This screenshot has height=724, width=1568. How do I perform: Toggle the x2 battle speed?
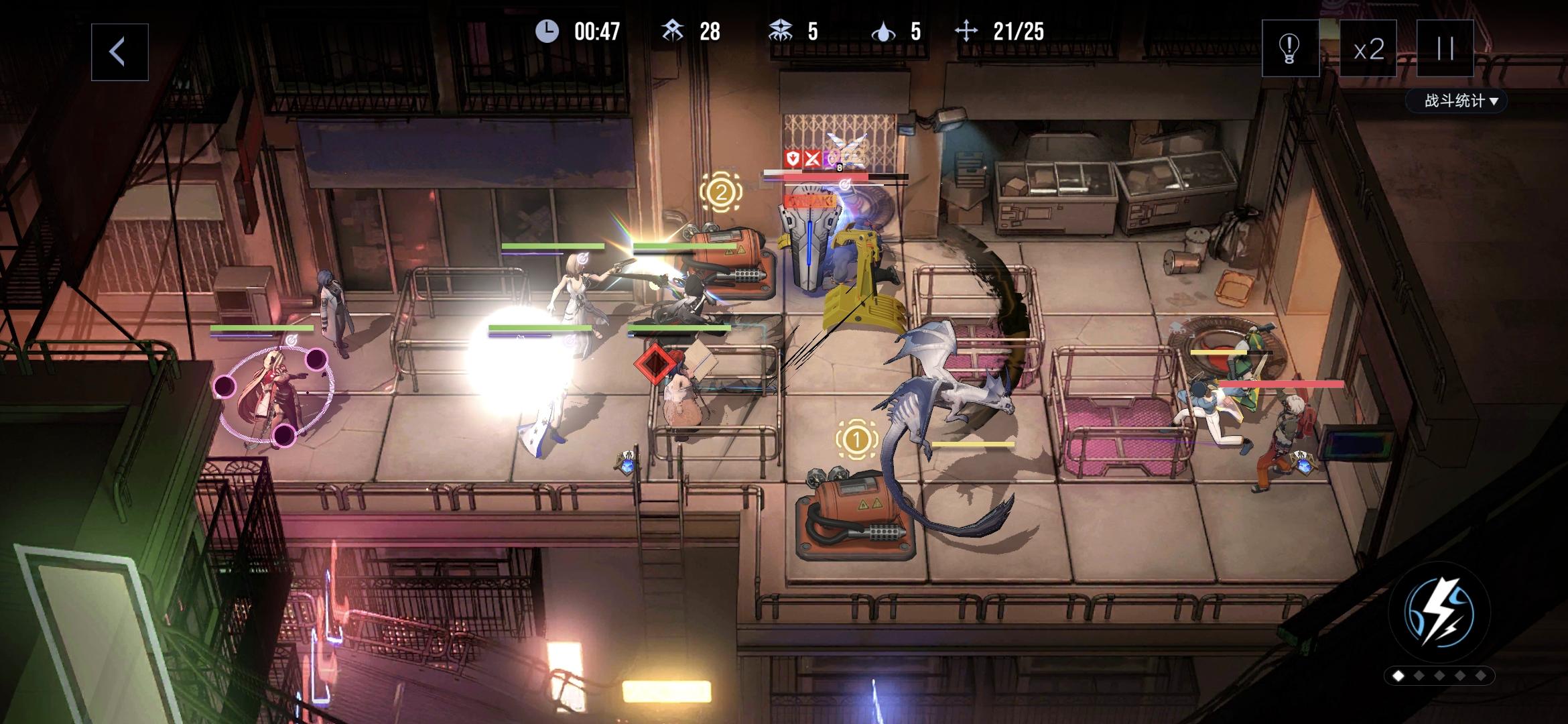click(1368, 49)
